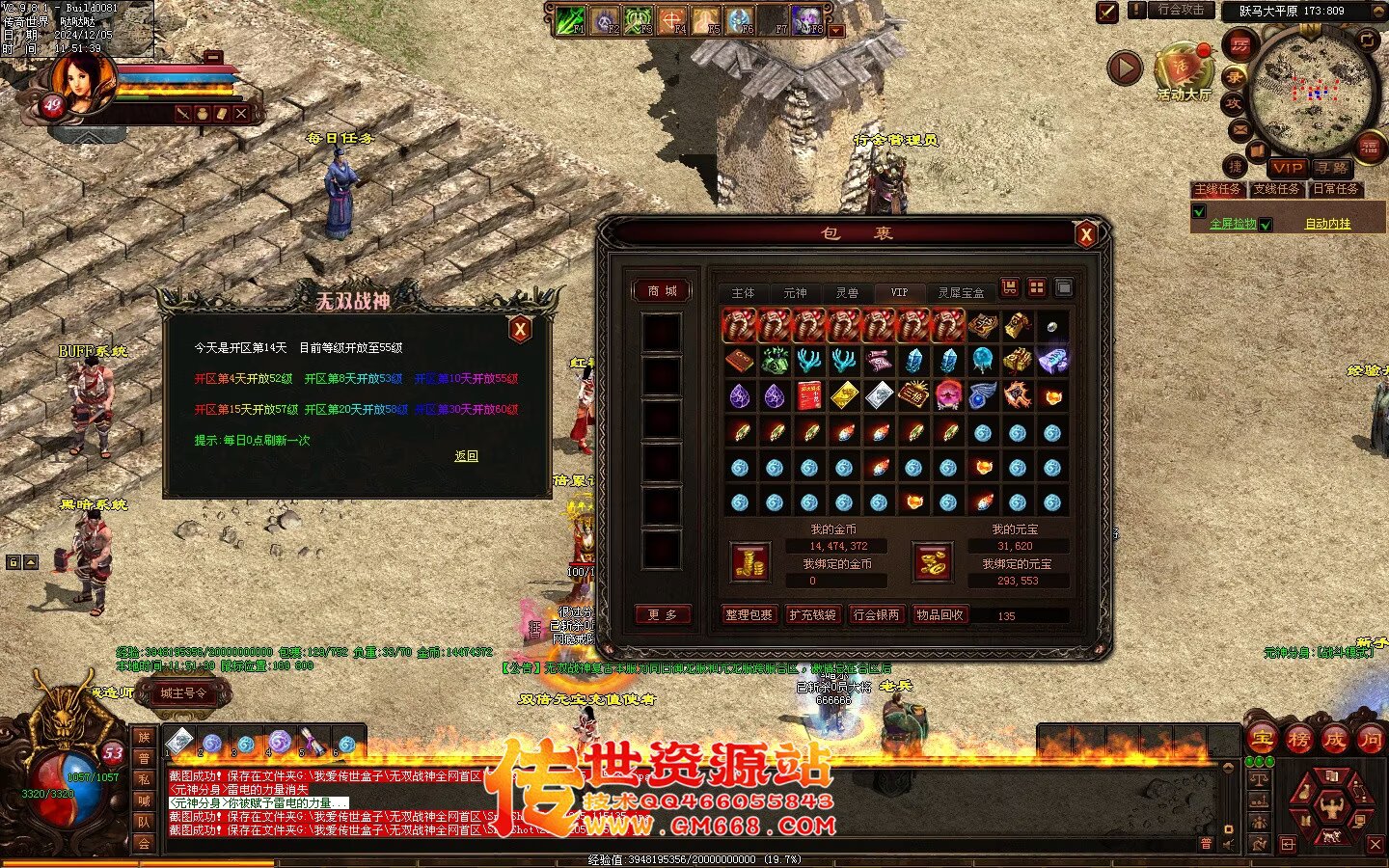Viewport: 1389px width, 868px height.
Task: Open the 商城 shop button
Action: (662, 290)
